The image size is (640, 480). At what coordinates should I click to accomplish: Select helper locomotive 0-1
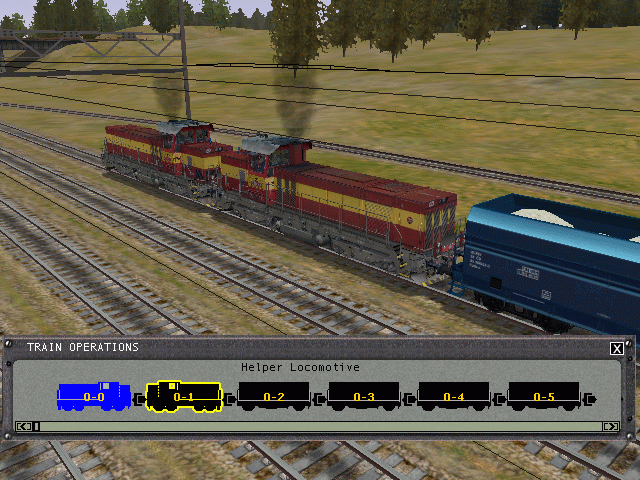coord(183,397)
